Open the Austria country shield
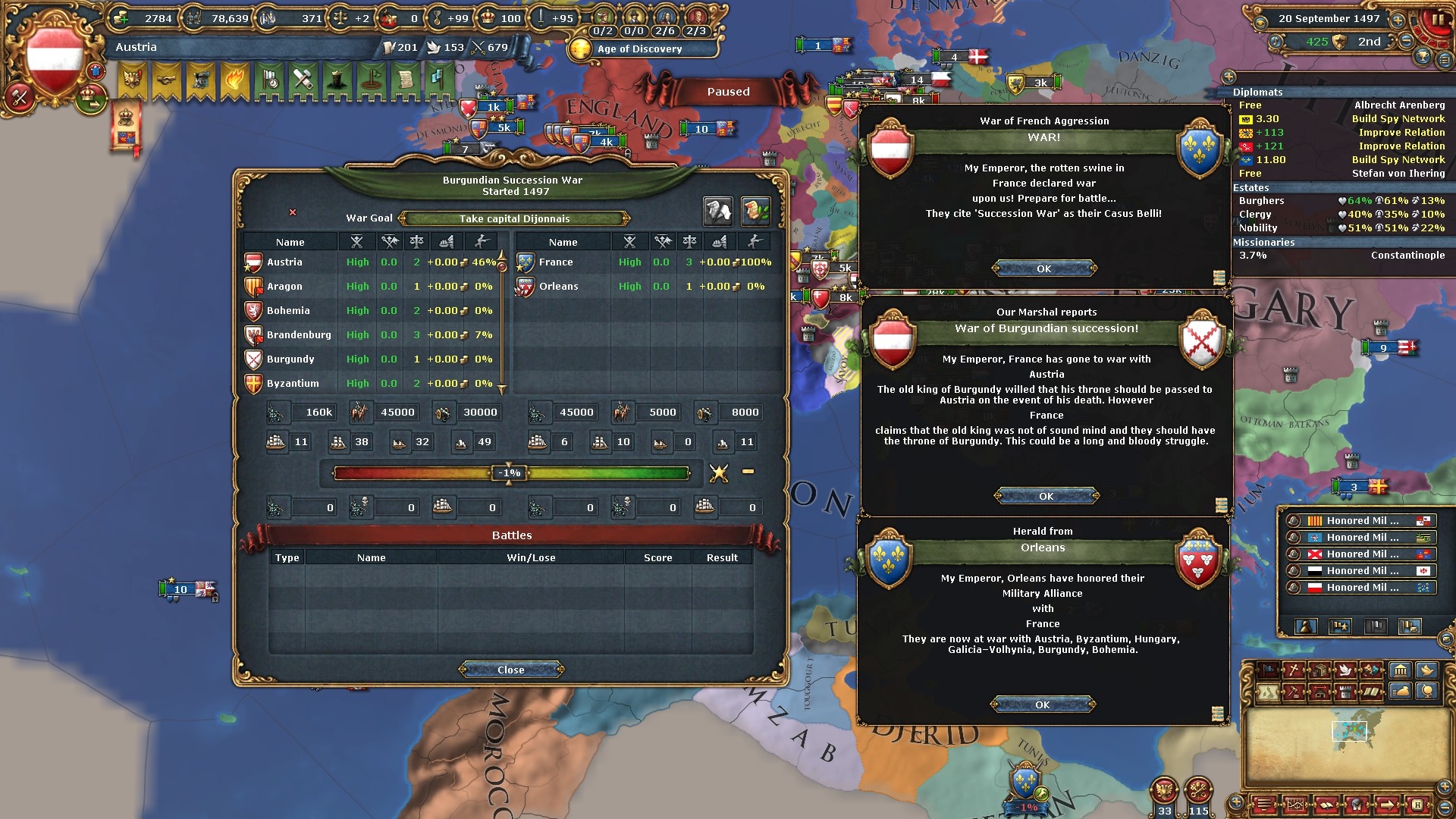Viewport: 1456px width, 819px height. pos(55,59)
